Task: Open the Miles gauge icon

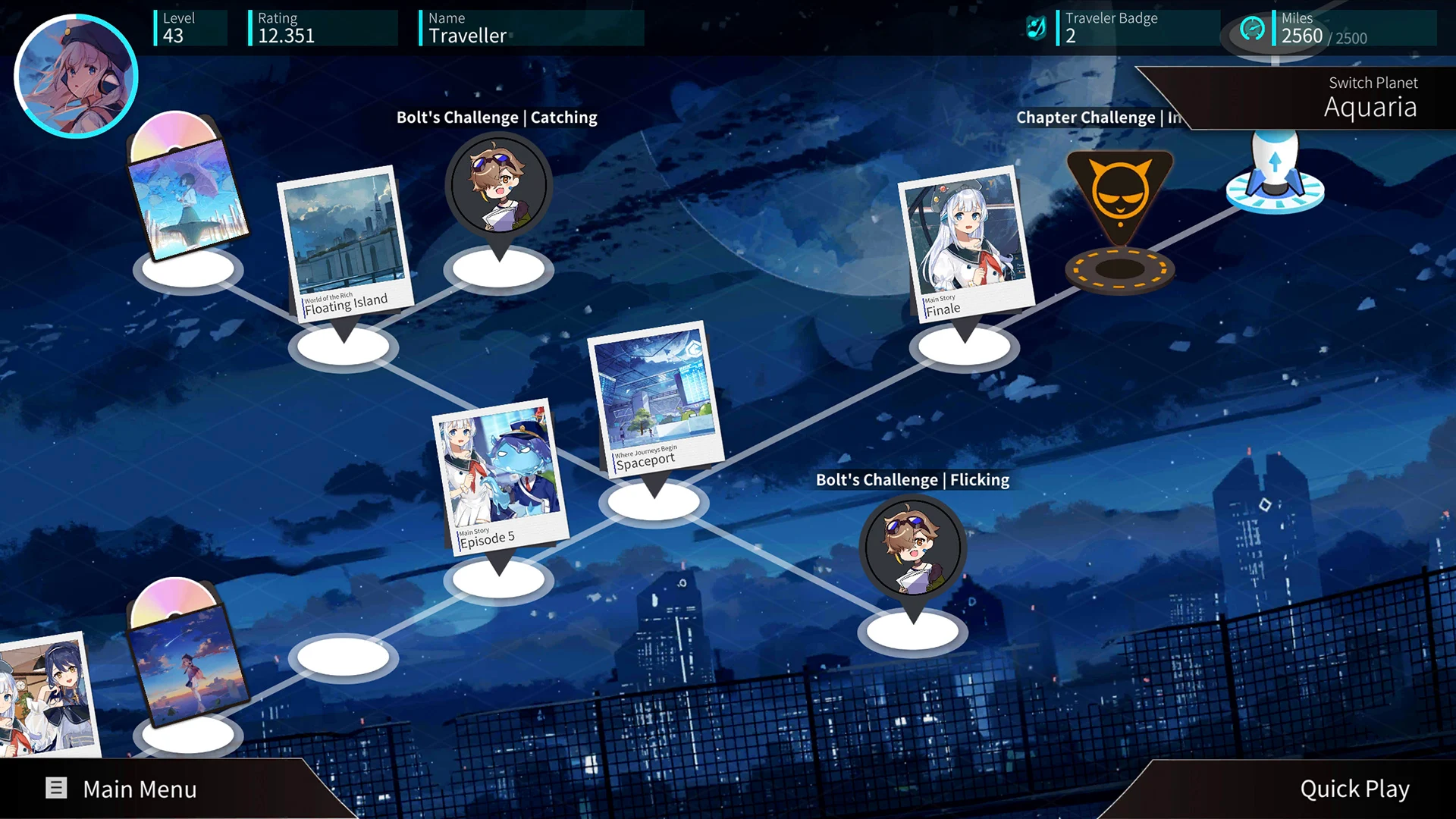Action: pos(1252,29)
